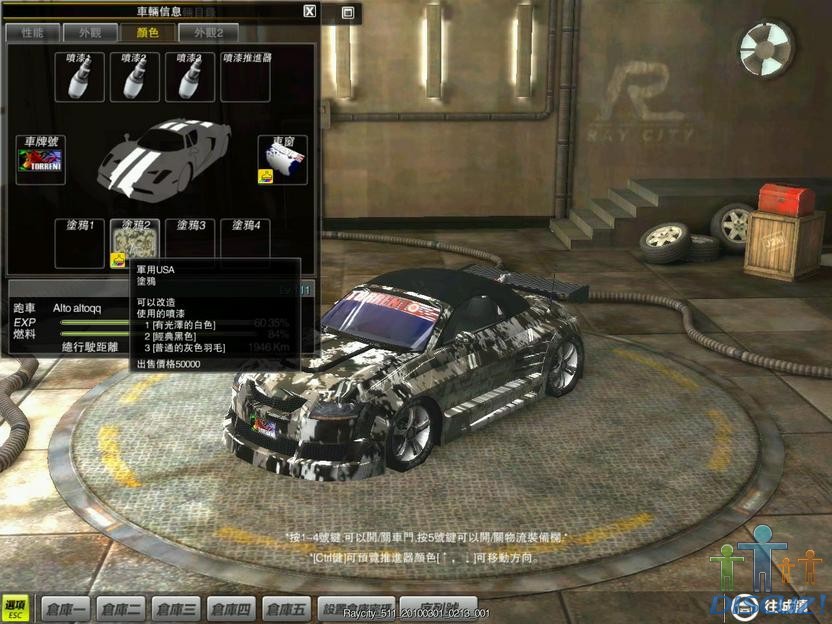Screen dimensions: 832x624
Task: Click the window button beside the close X
Action: tap(347, 13)
